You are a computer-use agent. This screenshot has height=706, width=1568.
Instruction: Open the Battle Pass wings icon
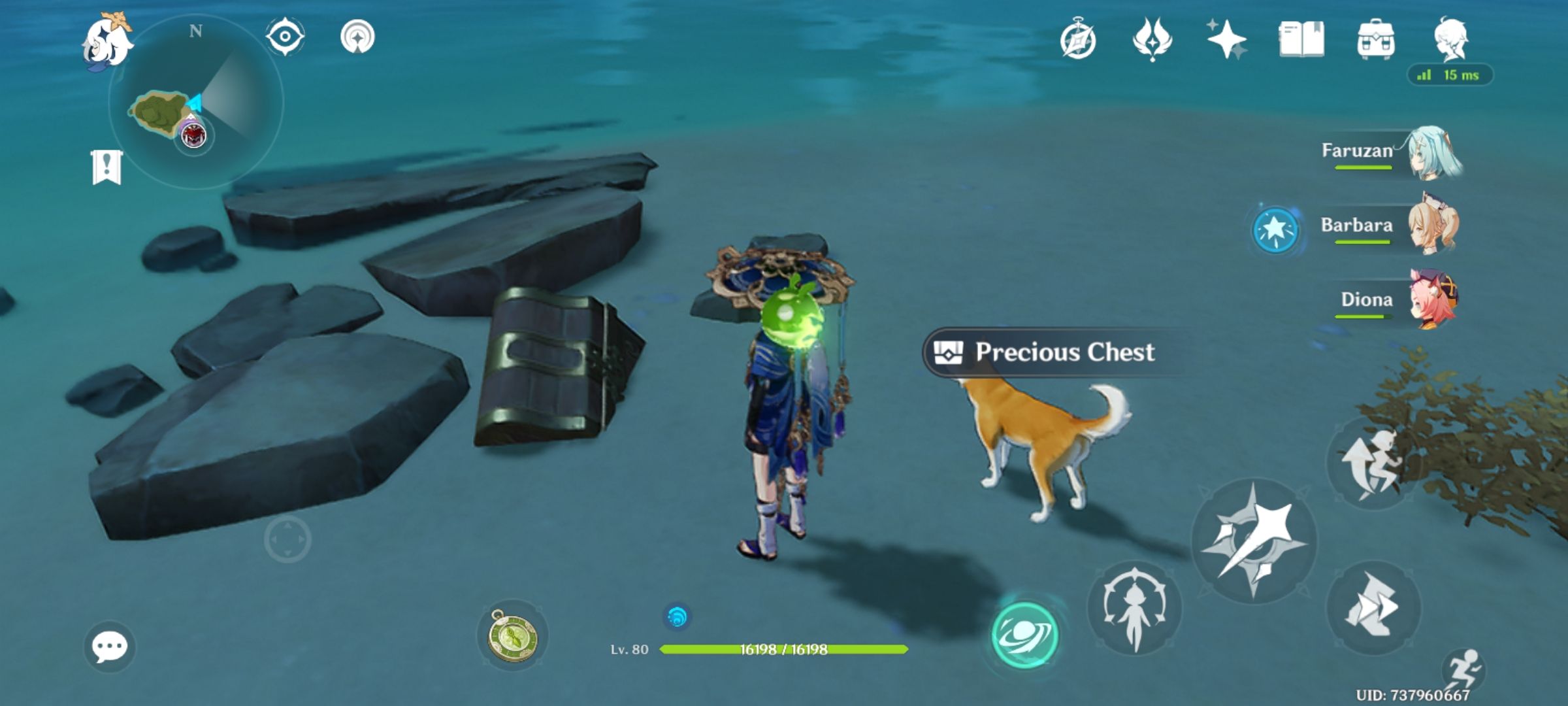tap(1153, 41)
